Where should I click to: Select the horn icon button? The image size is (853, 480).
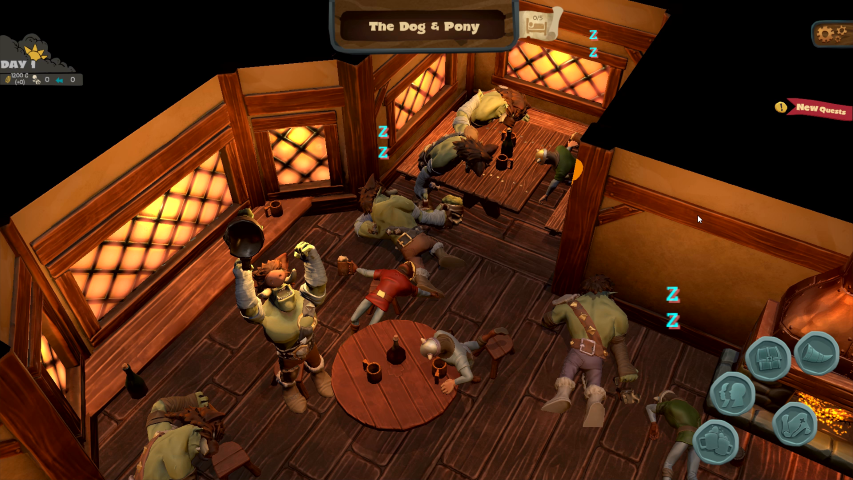(x=816, y=352)
